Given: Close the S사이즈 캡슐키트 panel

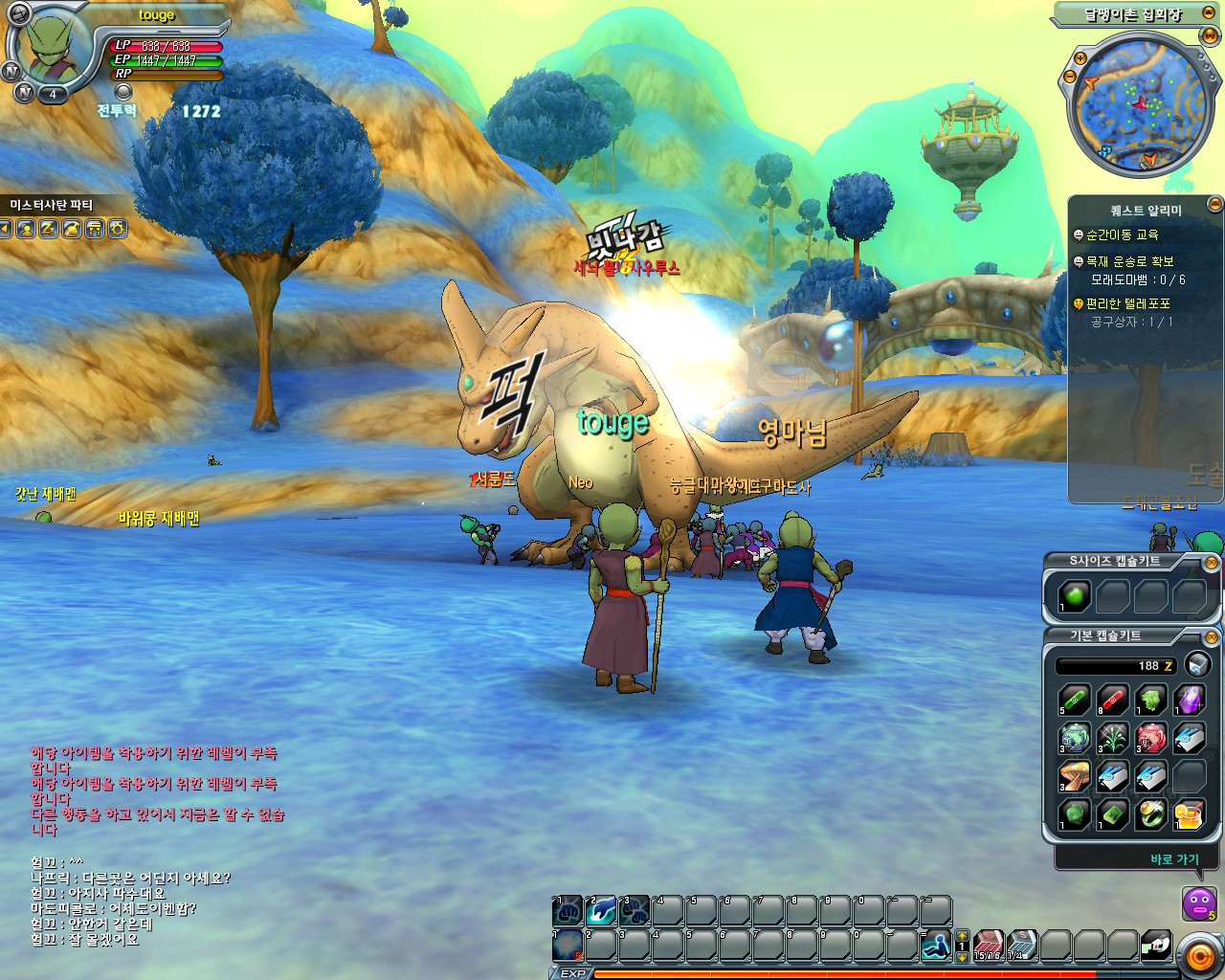Looking at the screenshot, I should tap(1212, 562).
